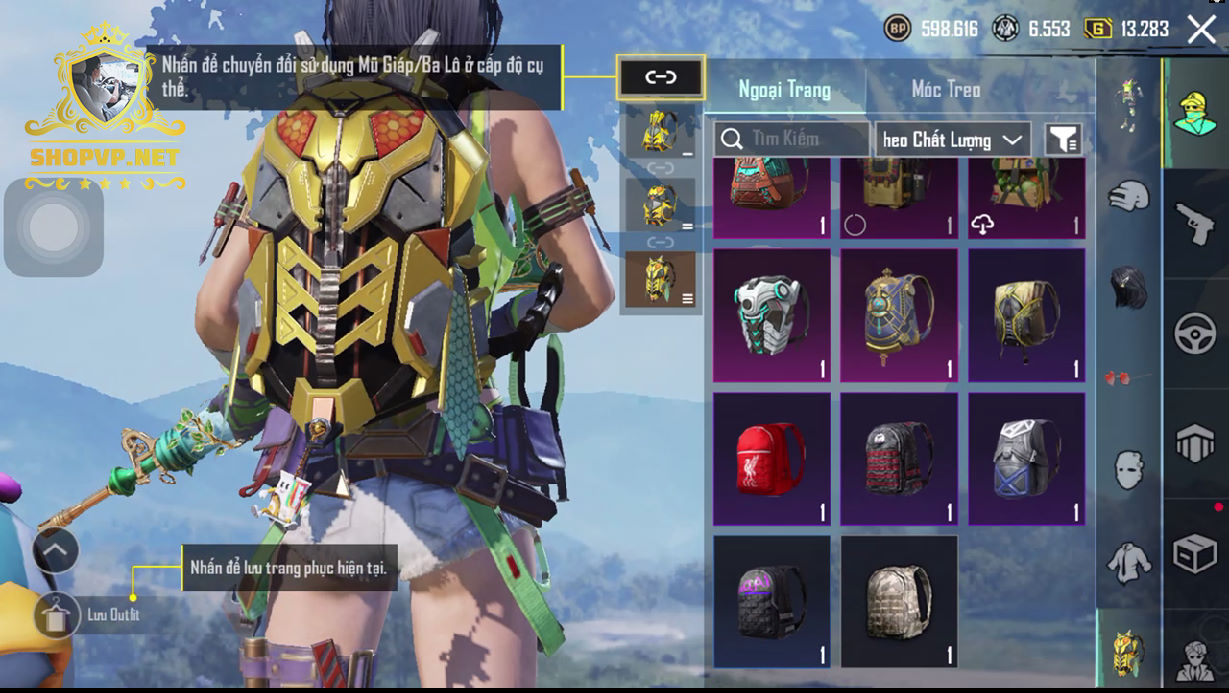Screen dimensions: 1229x693
Task: Choose the face mask category
Action: [1129, 469]
